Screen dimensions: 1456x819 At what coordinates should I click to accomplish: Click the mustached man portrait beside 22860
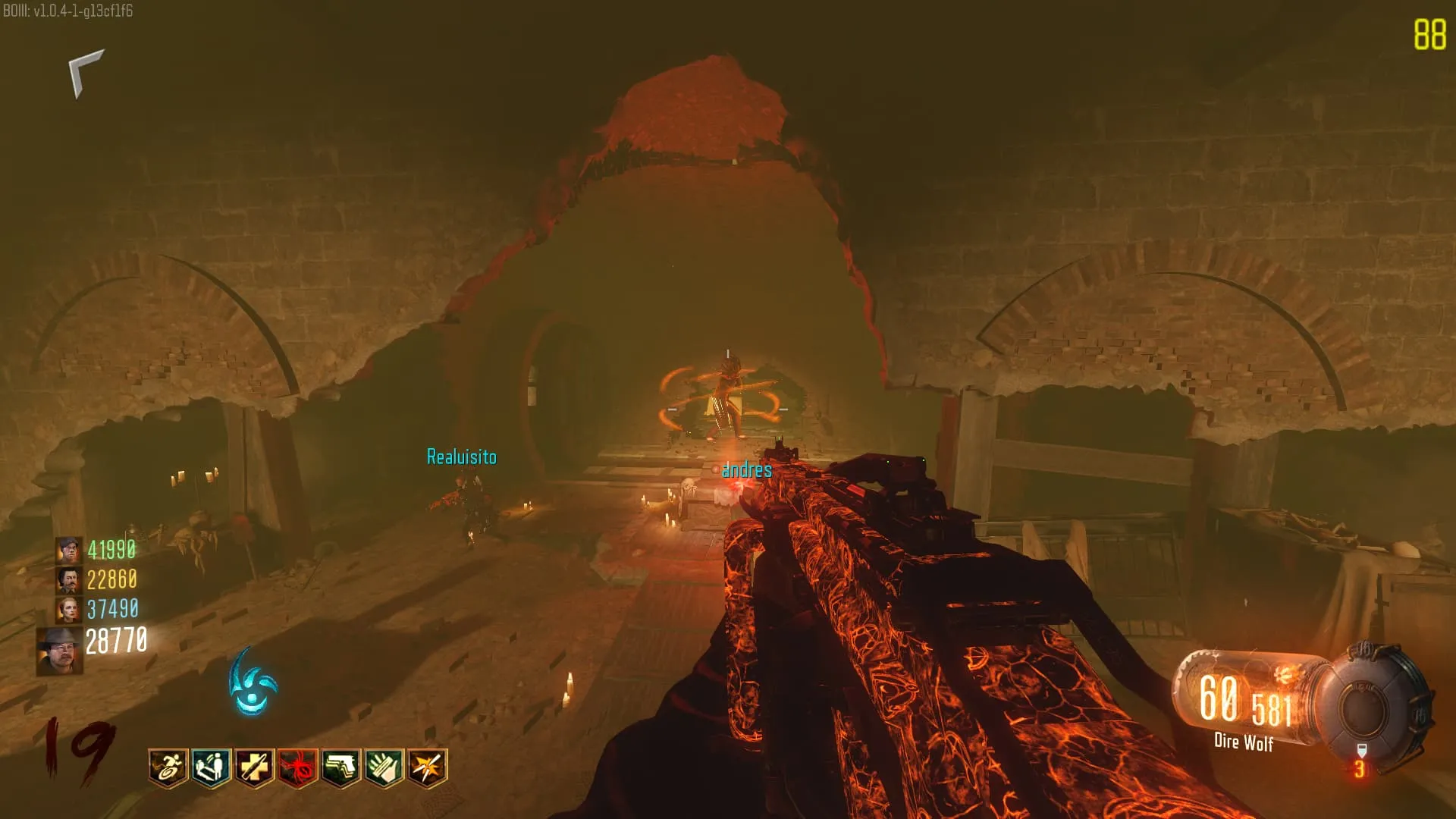tap(68, 580)
